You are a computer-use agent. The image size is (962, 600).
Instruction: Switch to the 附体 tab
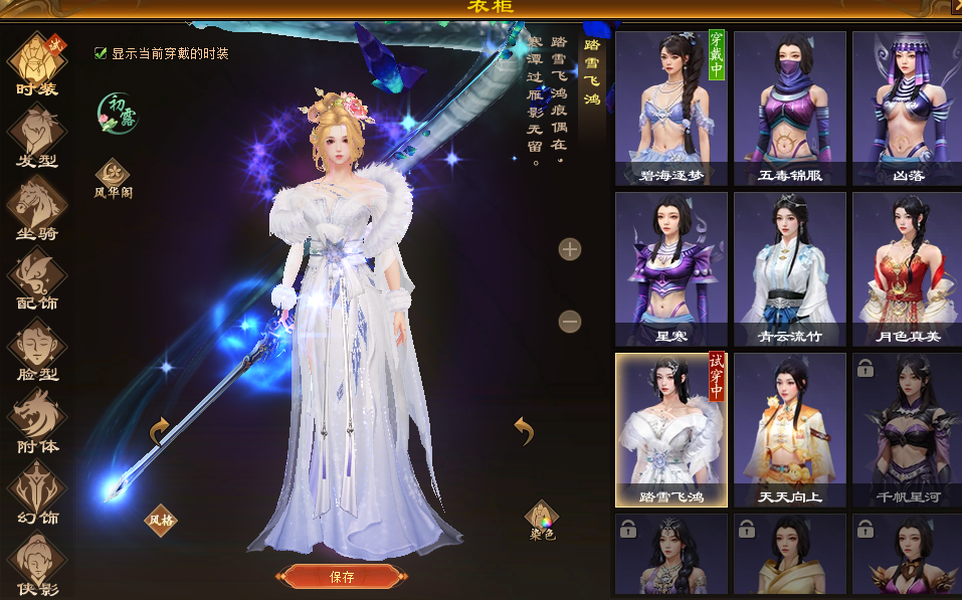(37, 421)
